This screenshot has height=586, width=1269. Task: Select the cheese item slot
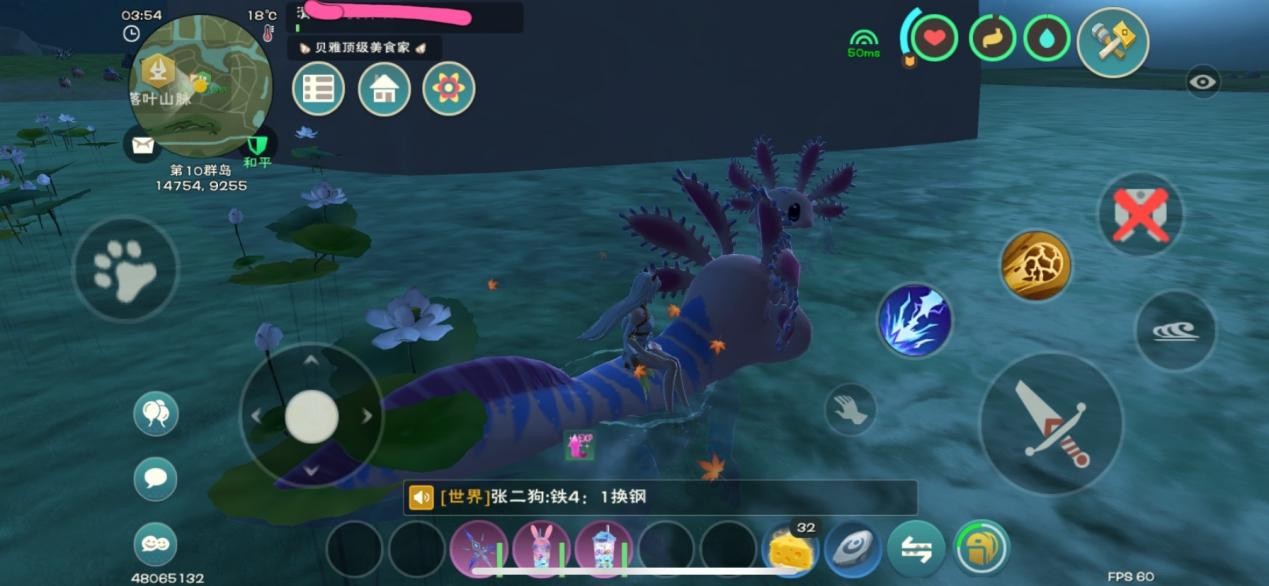tap(790, 549)
